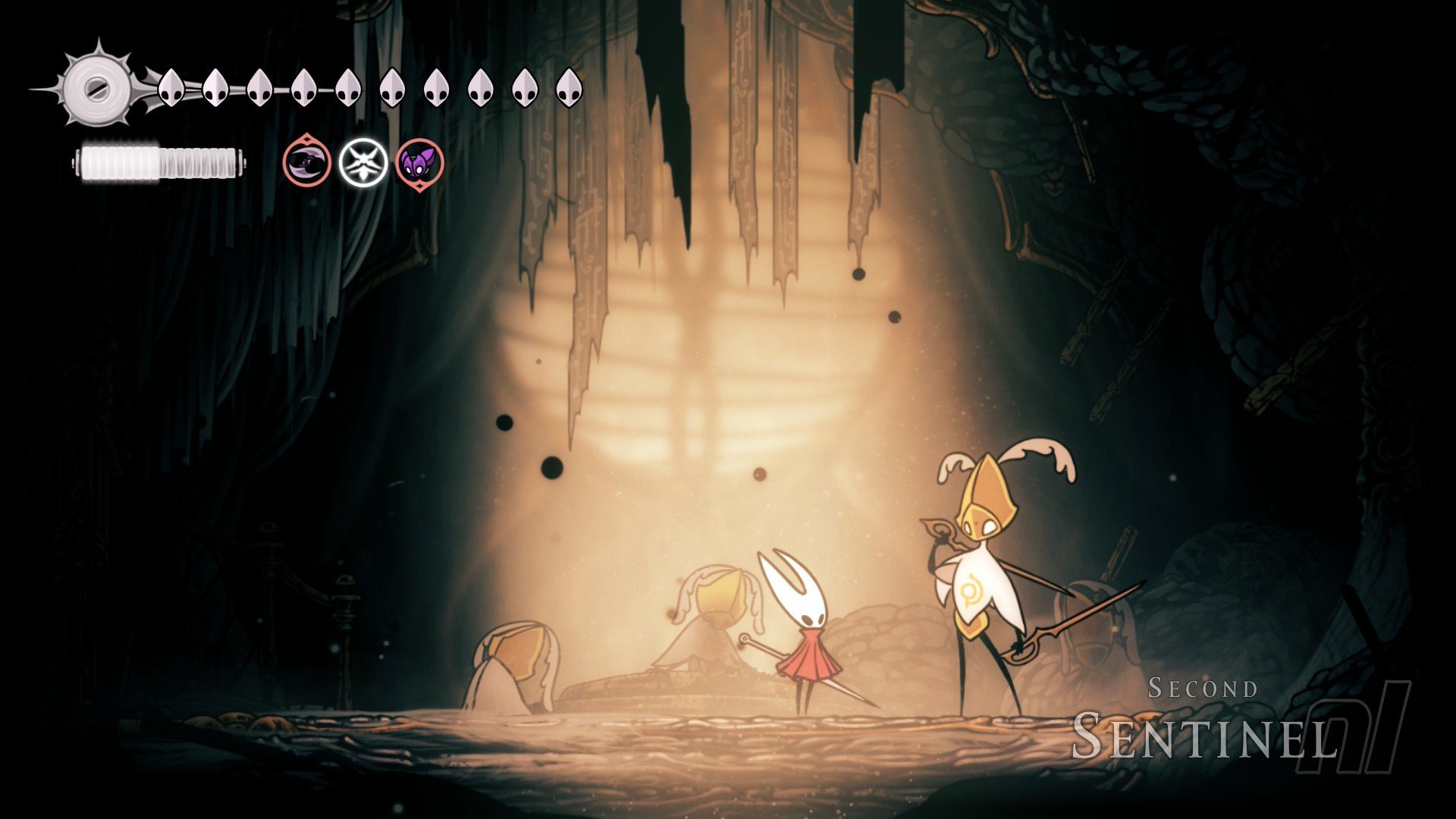Select the purple crescent blade tool icon
The height and width of the screenshot is (819, 1456).
click(x=307, y=162)
